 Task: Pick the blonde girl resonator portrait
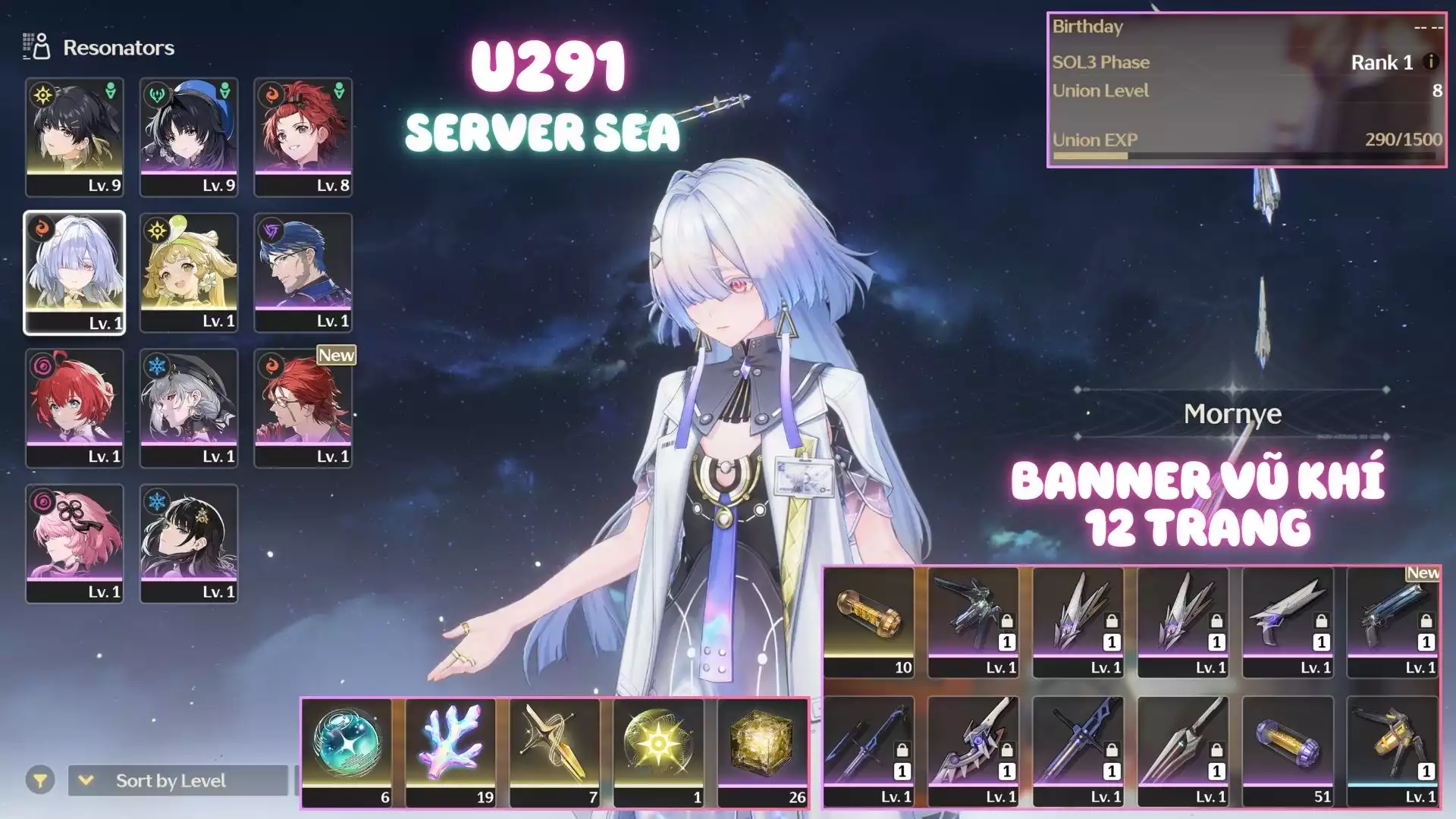pyautogui.click(x=189, y=271)
